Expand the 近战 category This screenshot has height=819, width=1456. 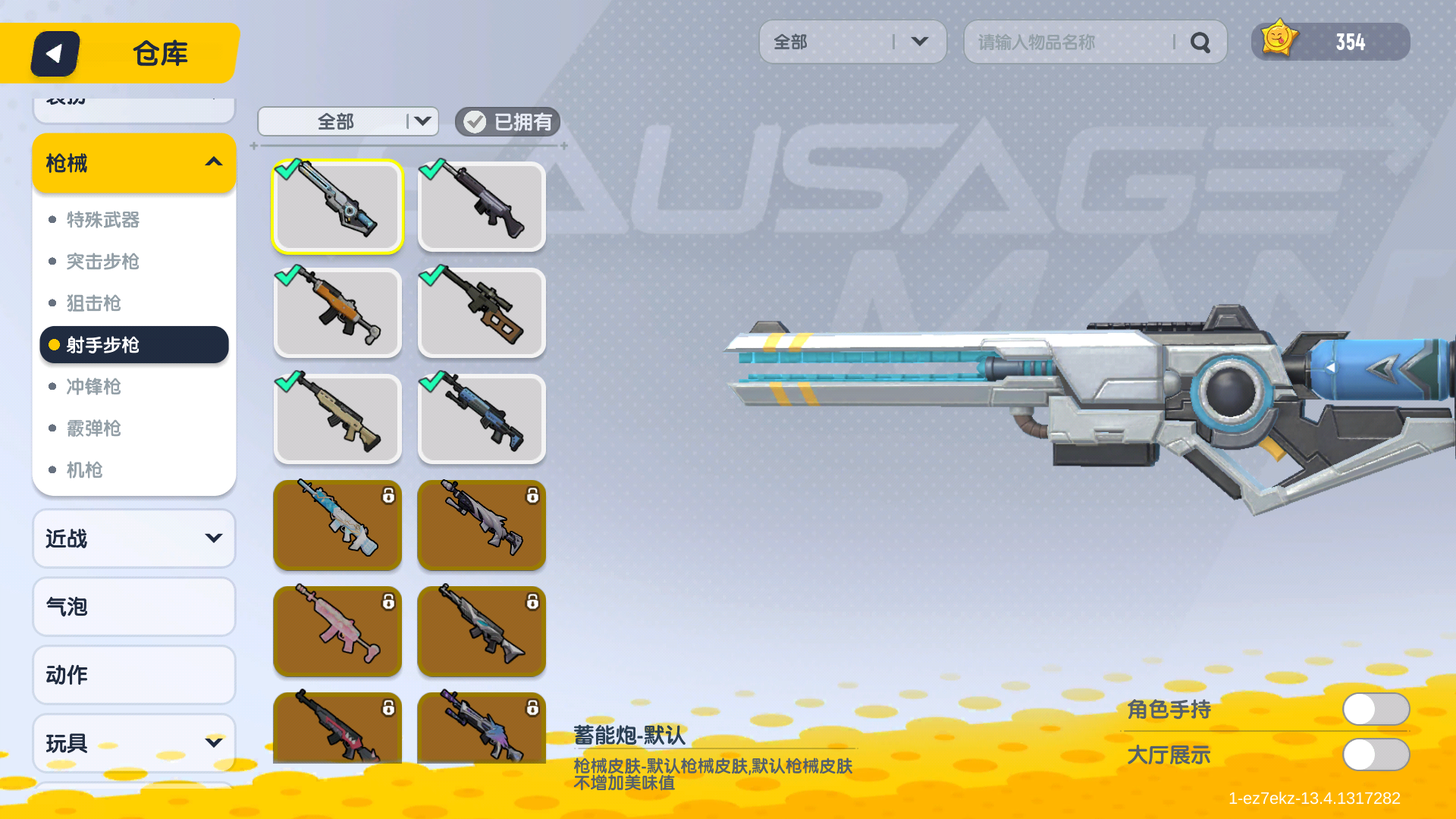pos(134,538)
